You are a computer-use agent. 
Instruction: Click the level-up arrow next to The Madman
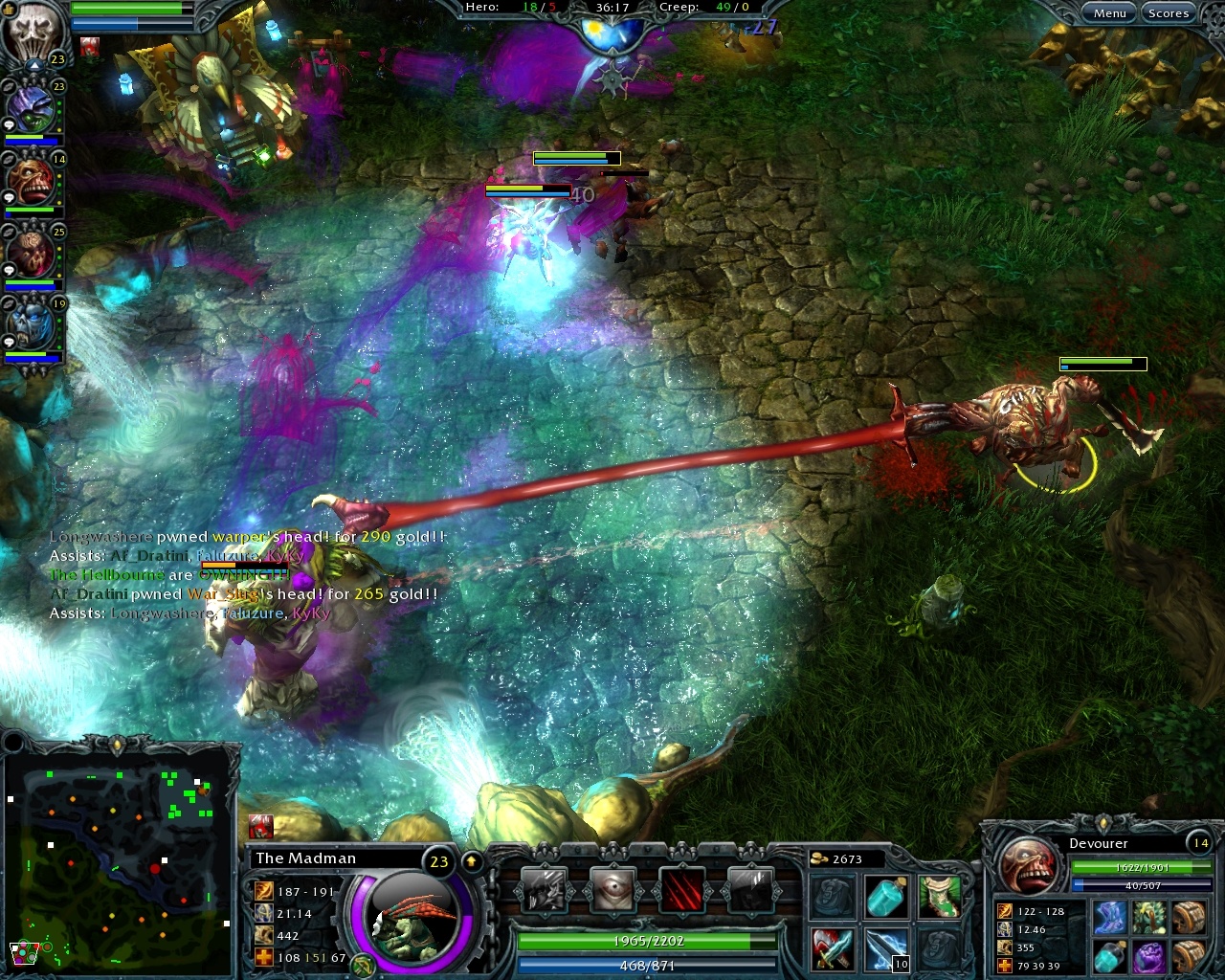coord(472,859)
